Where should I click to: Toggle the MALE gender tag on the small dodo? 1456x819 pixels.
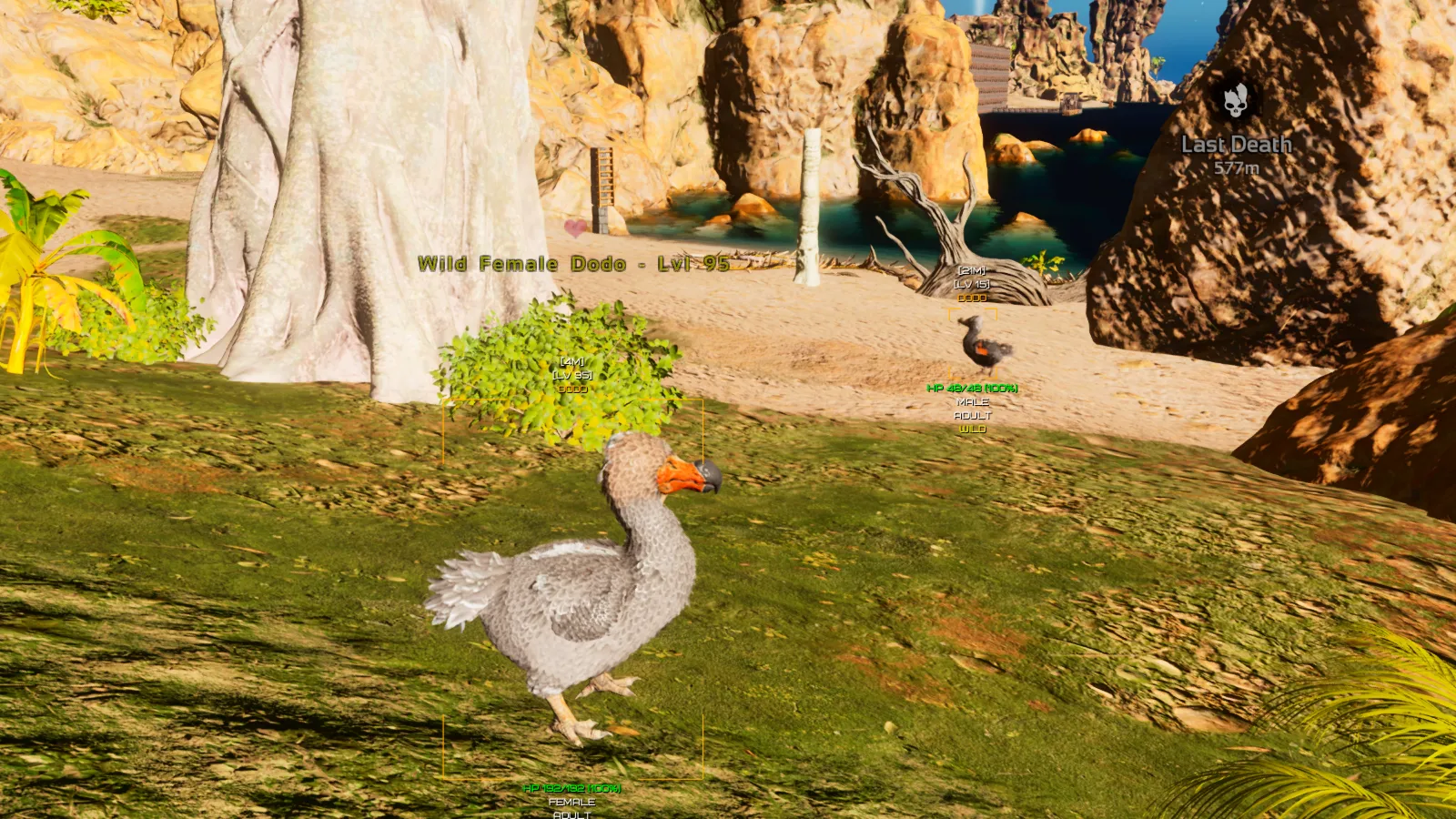coord(972,400)
